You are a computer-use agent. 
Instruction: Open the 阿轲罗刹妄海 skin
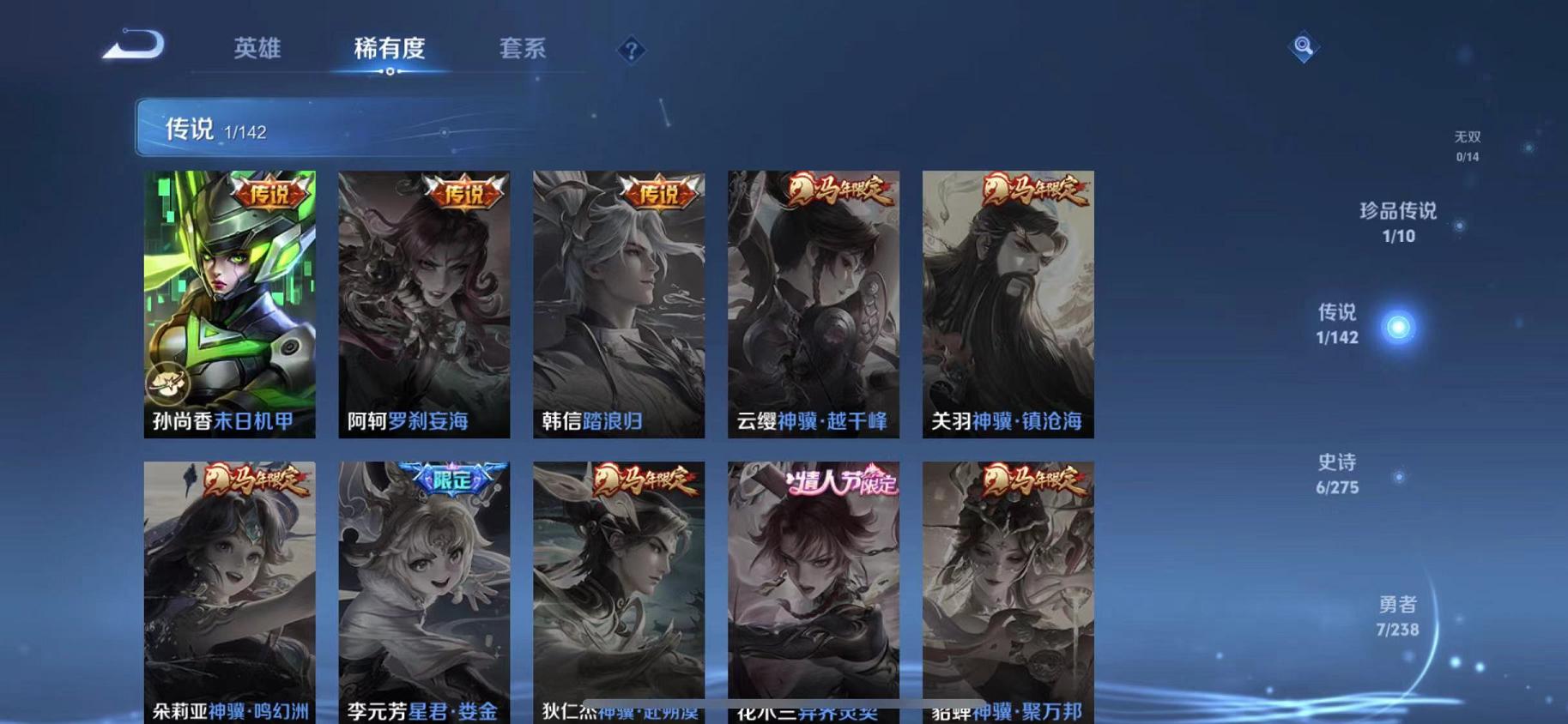424,305
